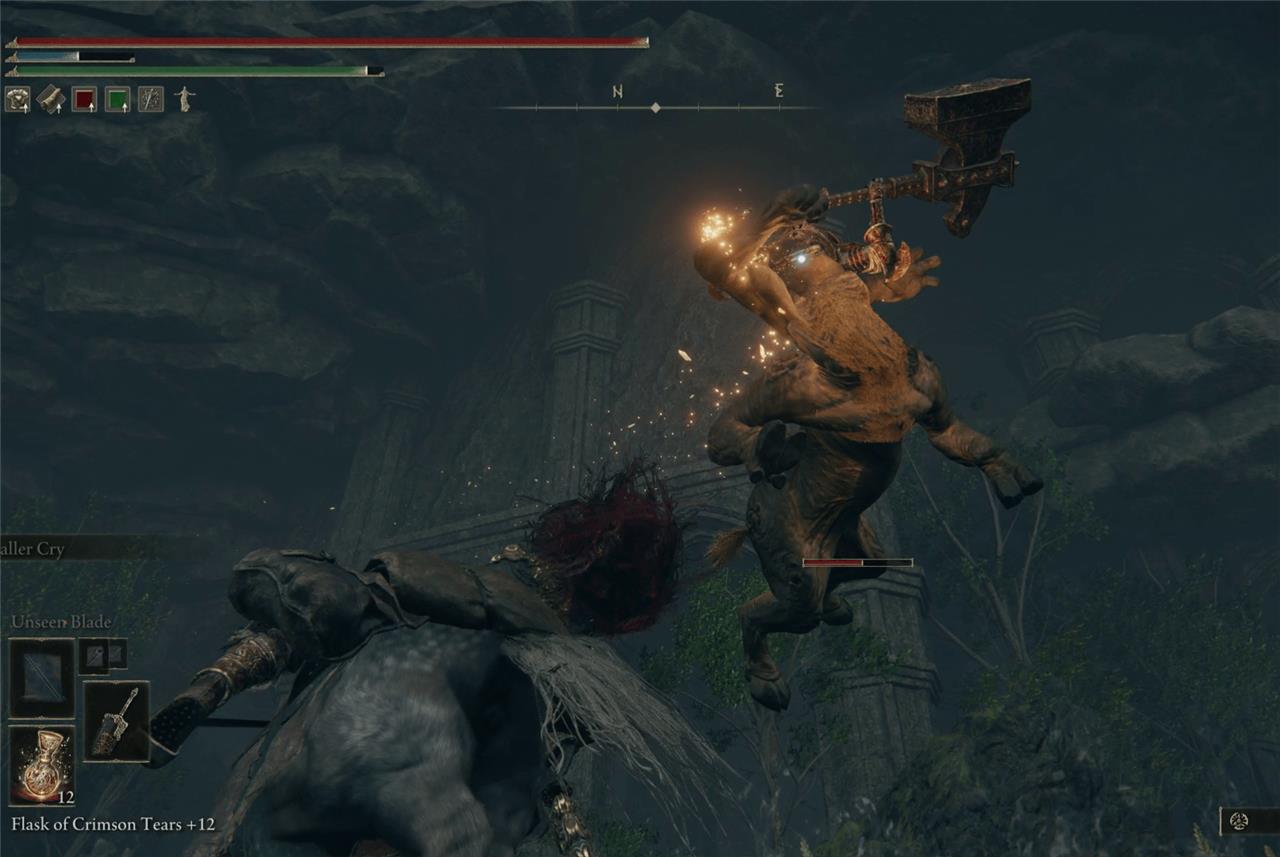
Task: Select the scroll buff status icon
Action: click(x=51, y=99)
